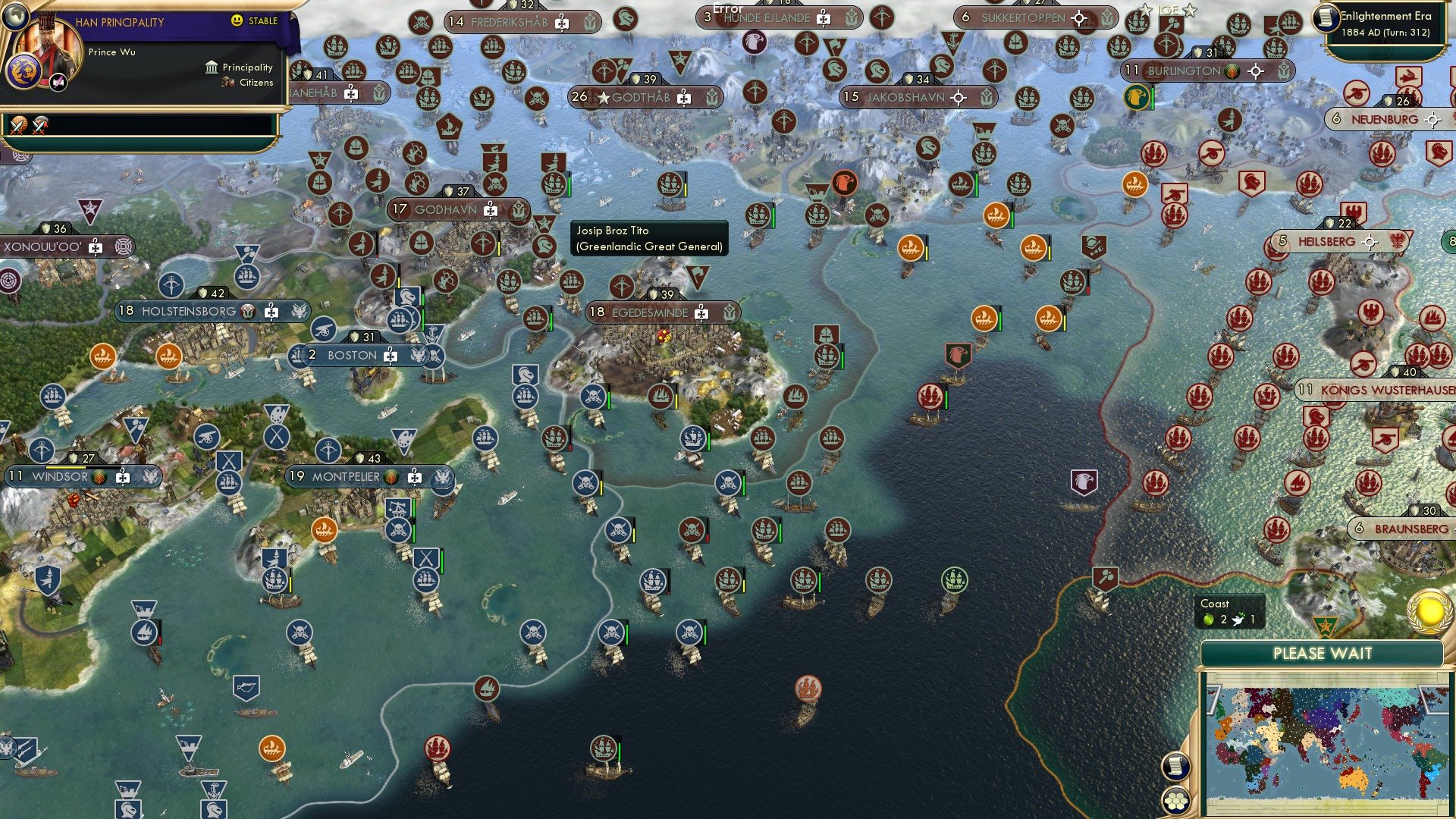Click the Citizens icon in the Han panel
This screenshot has height=819, width=1456.
click(x=228, y=83)
